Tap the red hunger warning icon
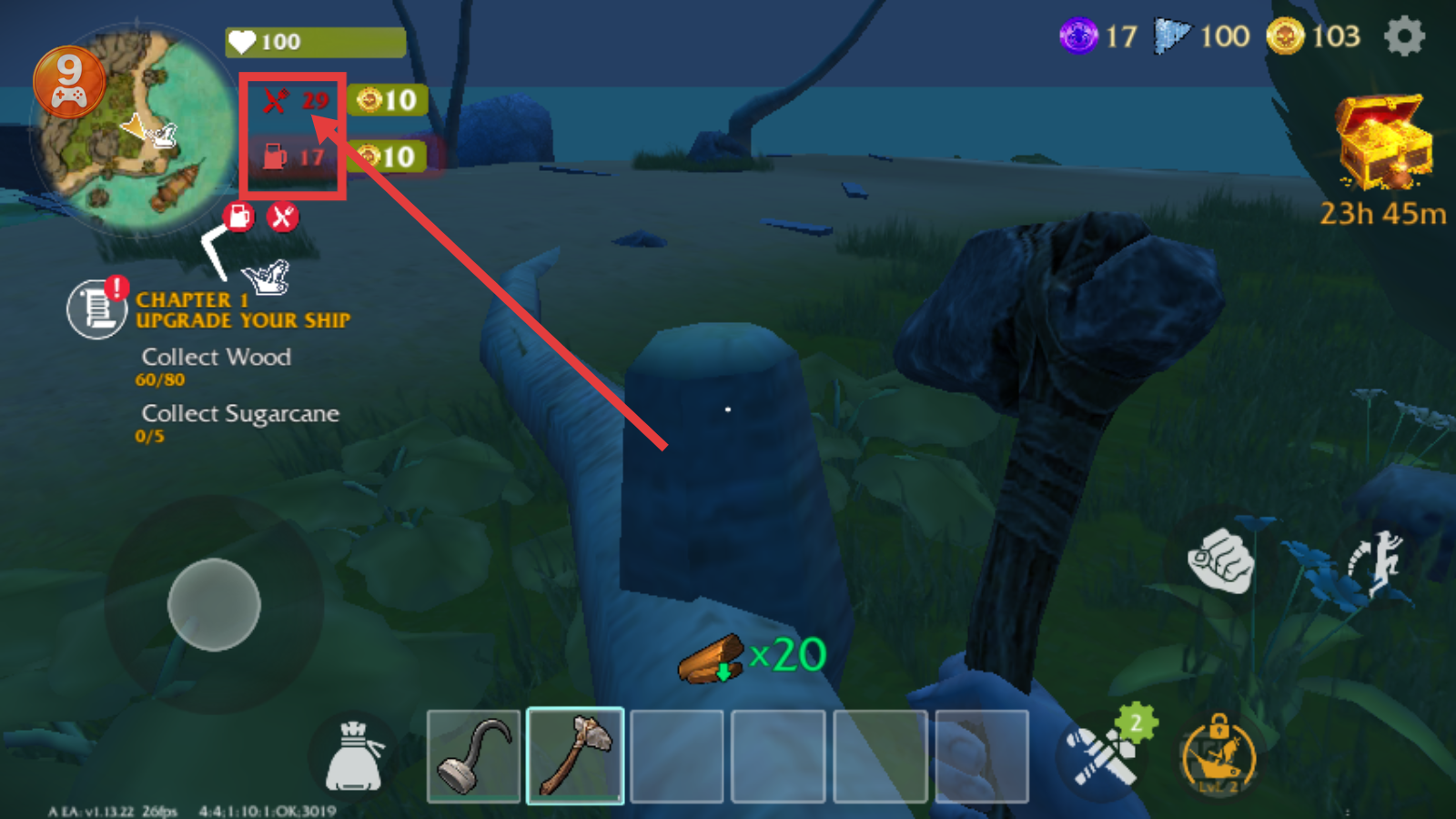The image size is (1456, 819). point(283,217)
